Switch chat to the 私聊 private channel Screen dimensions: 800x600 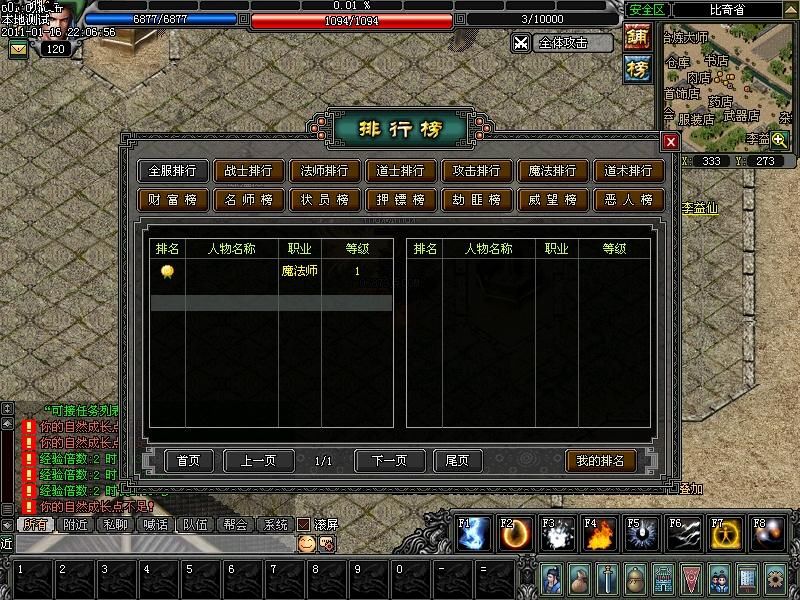(x=119, y=524)
